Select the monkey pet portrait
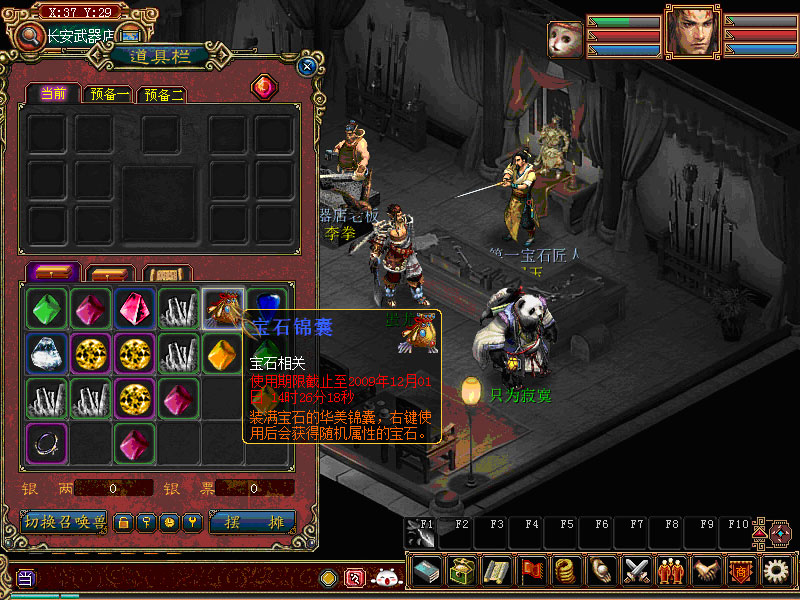This screenshot has height=600, width=800. pos(565,38)
